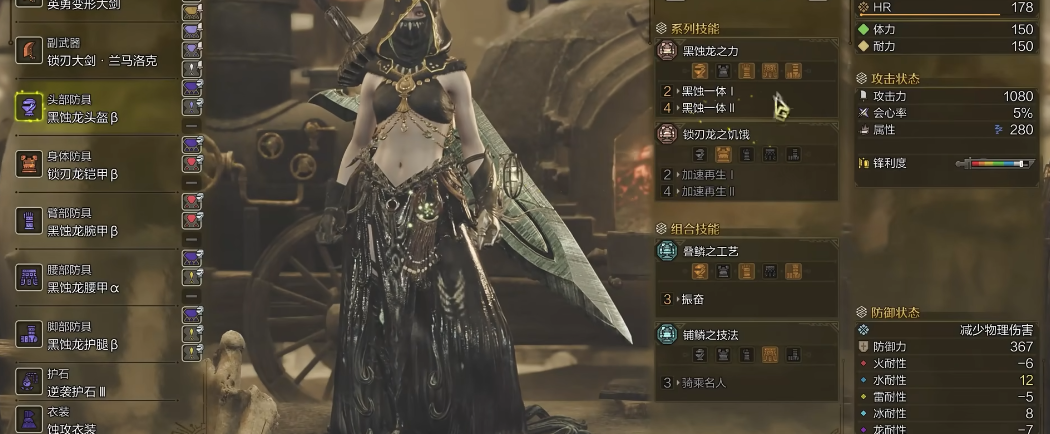The image size is (1050, 434).
Task: Show the 黑蚀龙之力 set skill details
Action: click(x=745, y=50)
